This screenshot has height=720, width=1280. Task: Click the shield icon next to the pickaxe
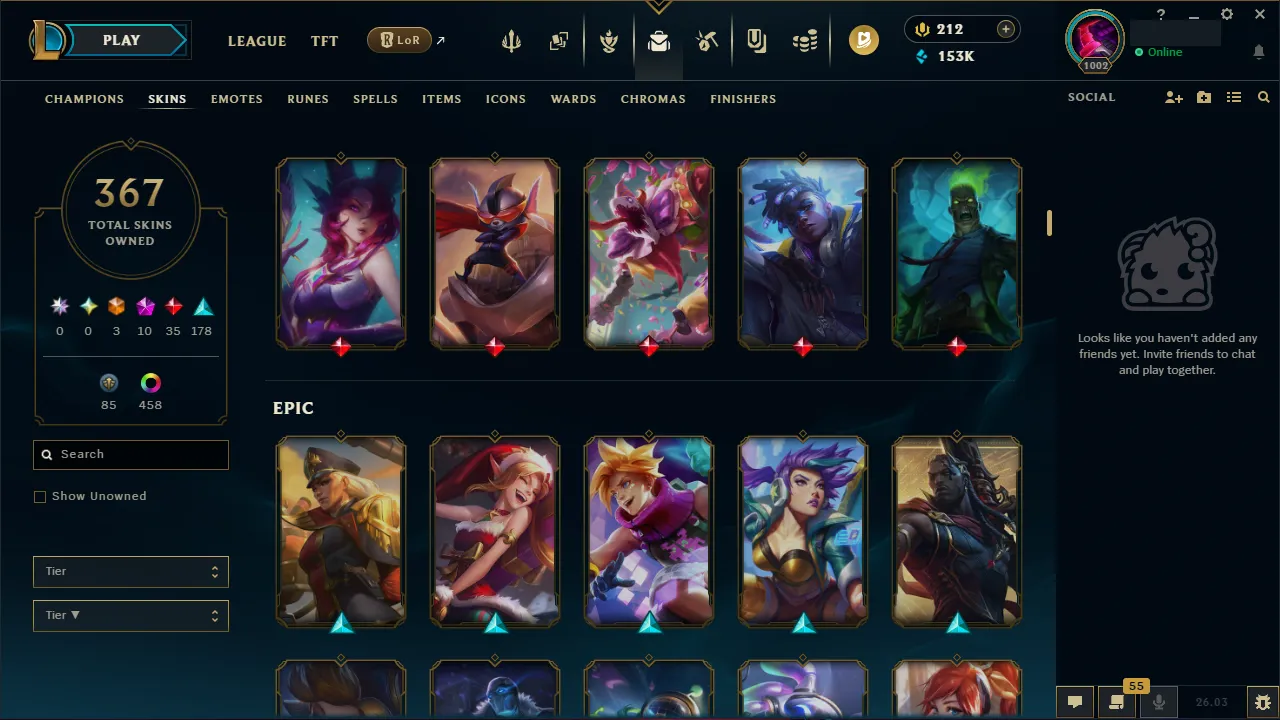[x=756, y=41]
